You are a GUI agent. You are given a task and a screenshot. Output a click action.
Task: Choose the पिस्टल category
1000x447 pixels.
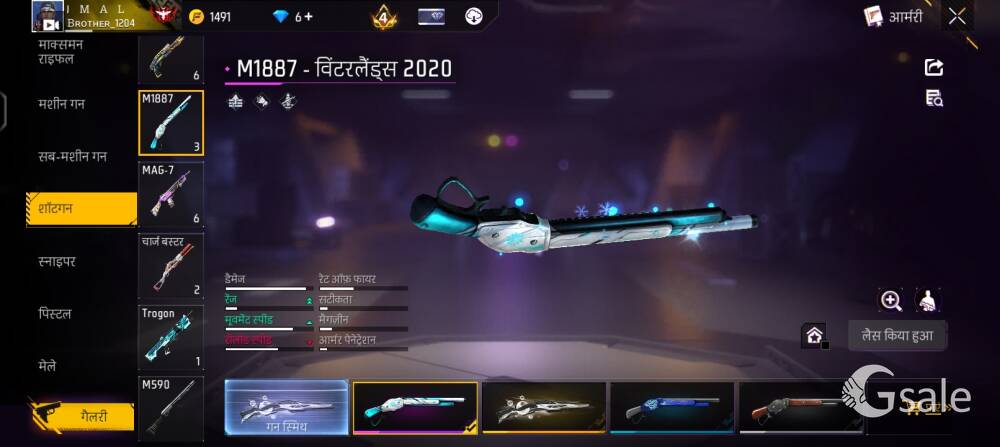coord(55,314)
